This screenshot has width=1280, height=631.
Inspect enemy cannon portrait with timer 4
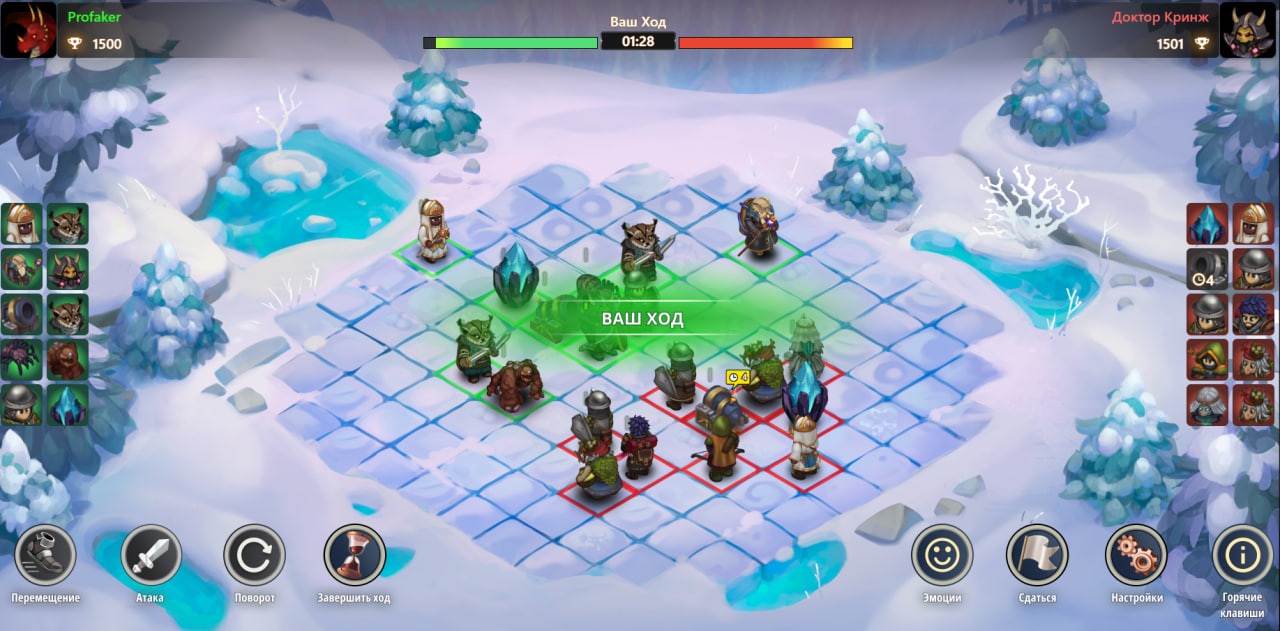tap(1208, 269)
